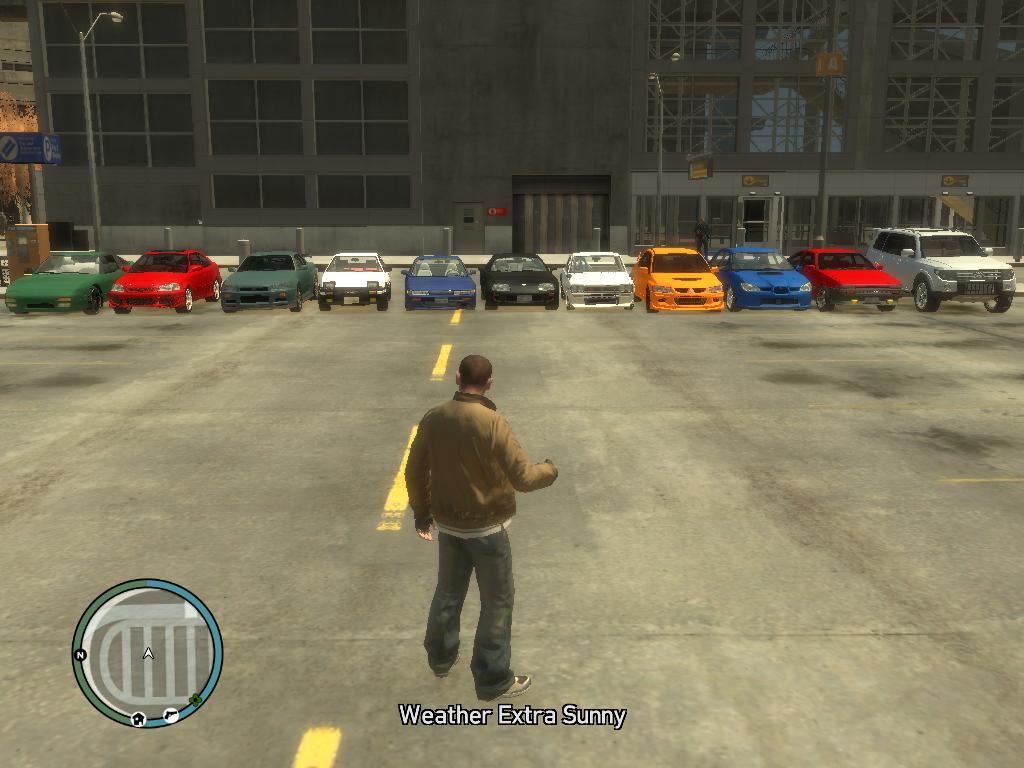Click the white player arrow on radar
This screenshot has width=1024, height=768.
[148, 653]
